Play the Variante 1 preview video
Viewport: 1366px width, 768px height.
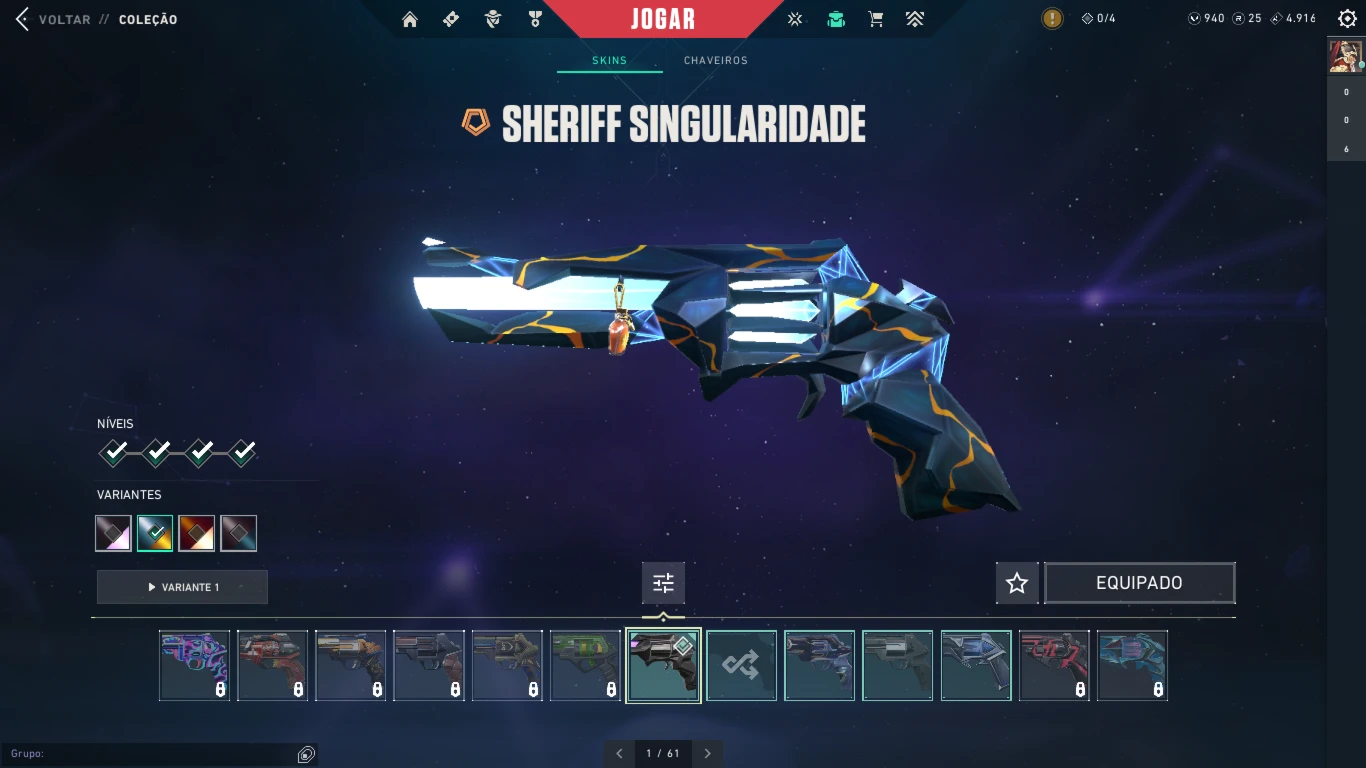tap(182, 587)
